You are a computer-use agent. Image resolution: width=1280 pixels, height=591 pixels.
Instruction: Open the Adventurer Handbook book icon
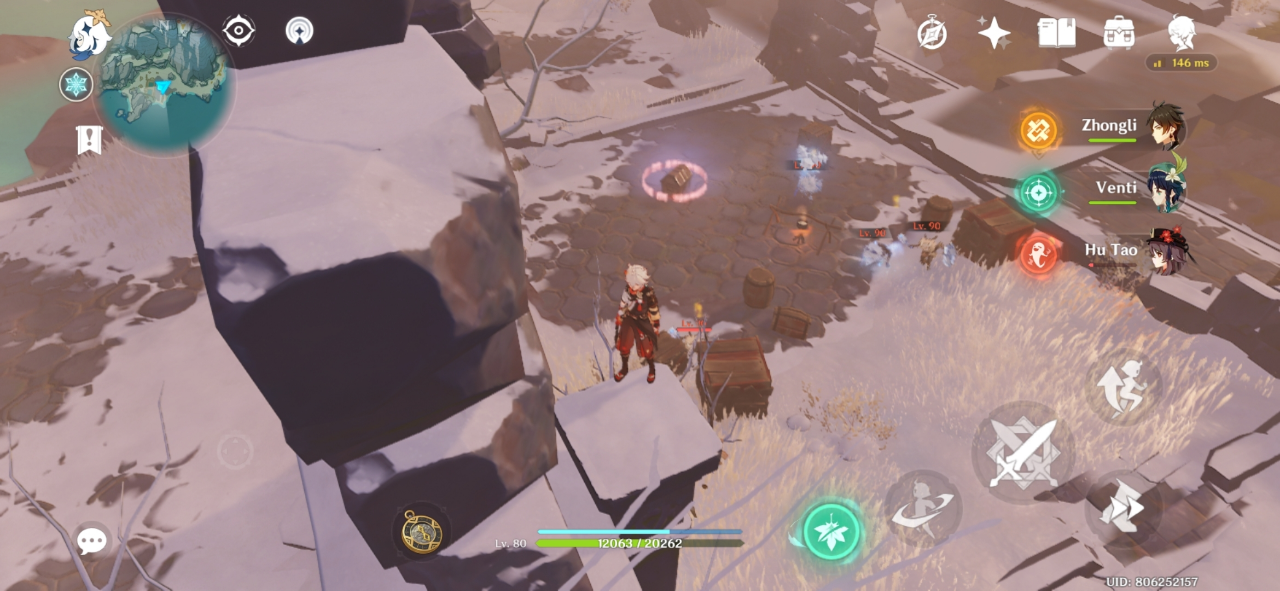pyautogui.click(x=1056, y=33)
